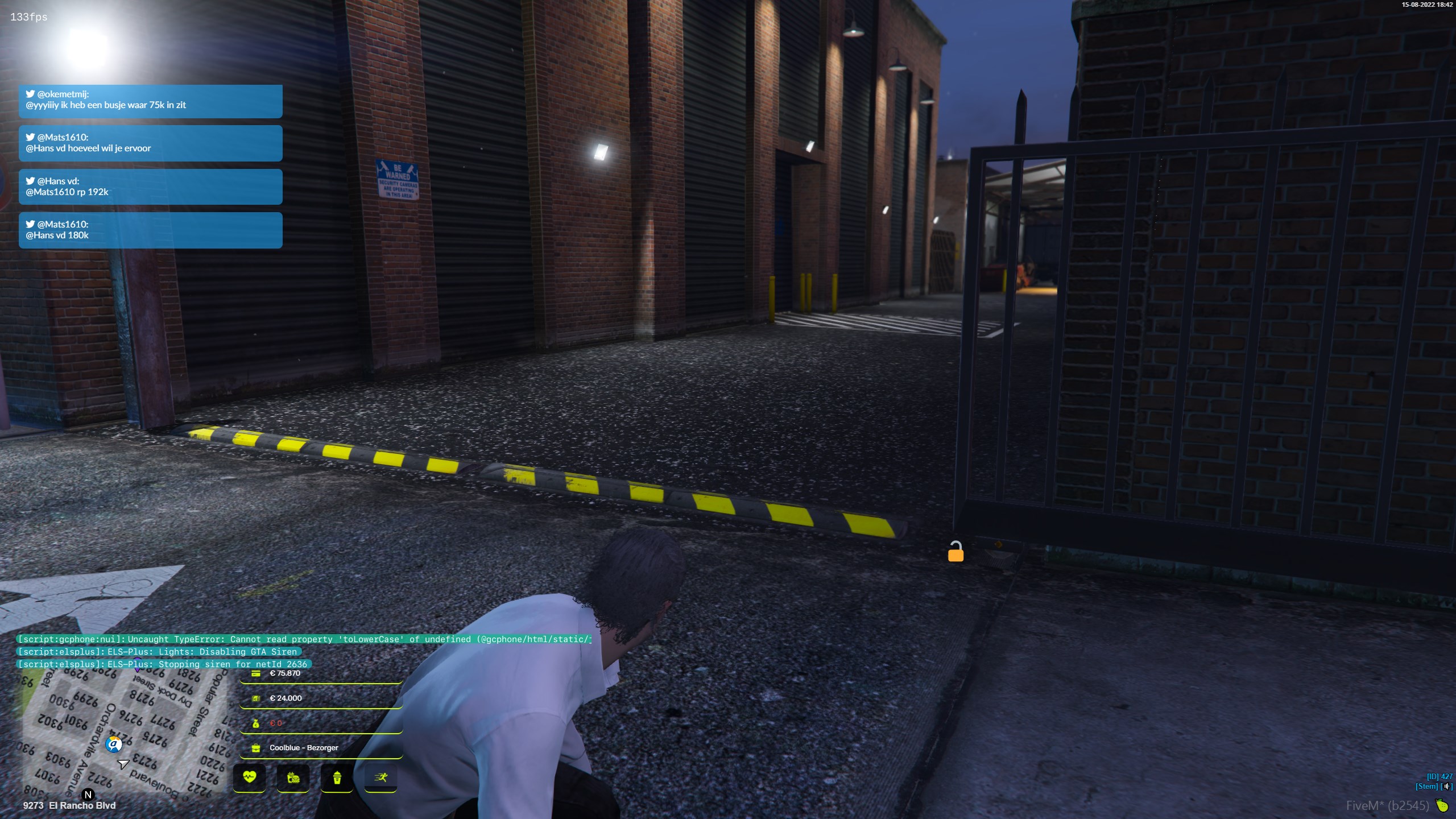Select the burger hunger status icon
Image resolution: width=1456 pixels, height=819 pixels.
coord(293,777)
